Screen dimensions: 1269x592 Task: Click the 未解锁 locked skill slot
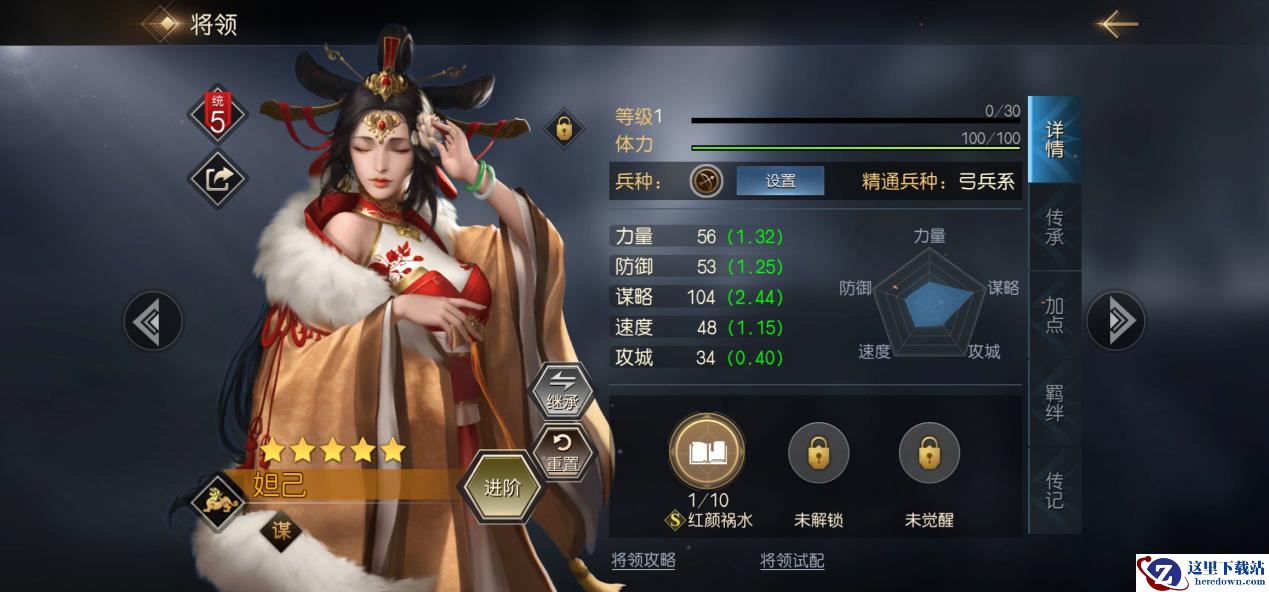click(818, 453)
